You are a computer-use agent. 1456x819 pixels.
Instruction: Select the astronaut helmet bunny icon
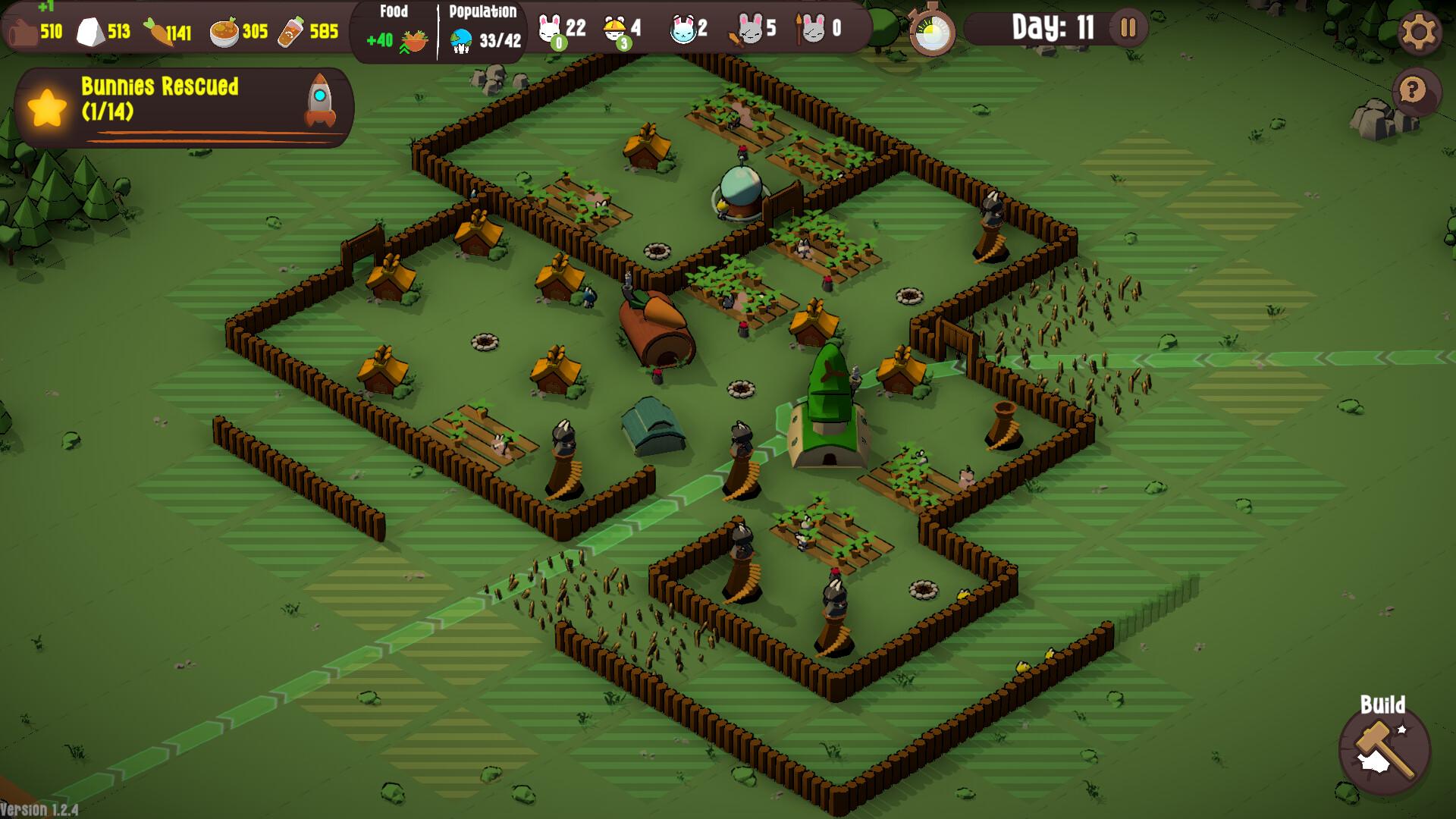click(x=682, y=30)
